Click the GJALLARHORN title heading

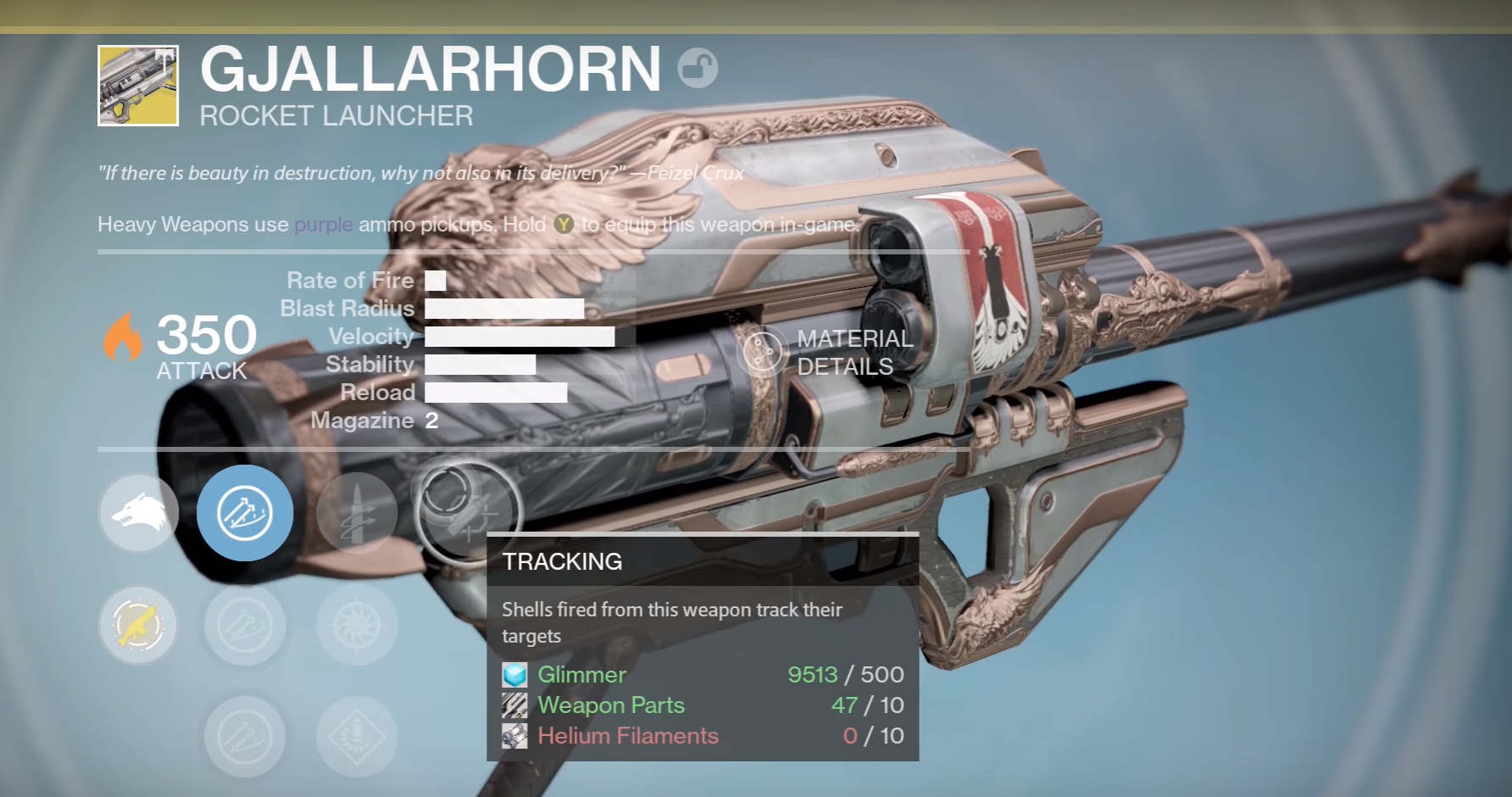pyautogui.click(x=429, y=70)
